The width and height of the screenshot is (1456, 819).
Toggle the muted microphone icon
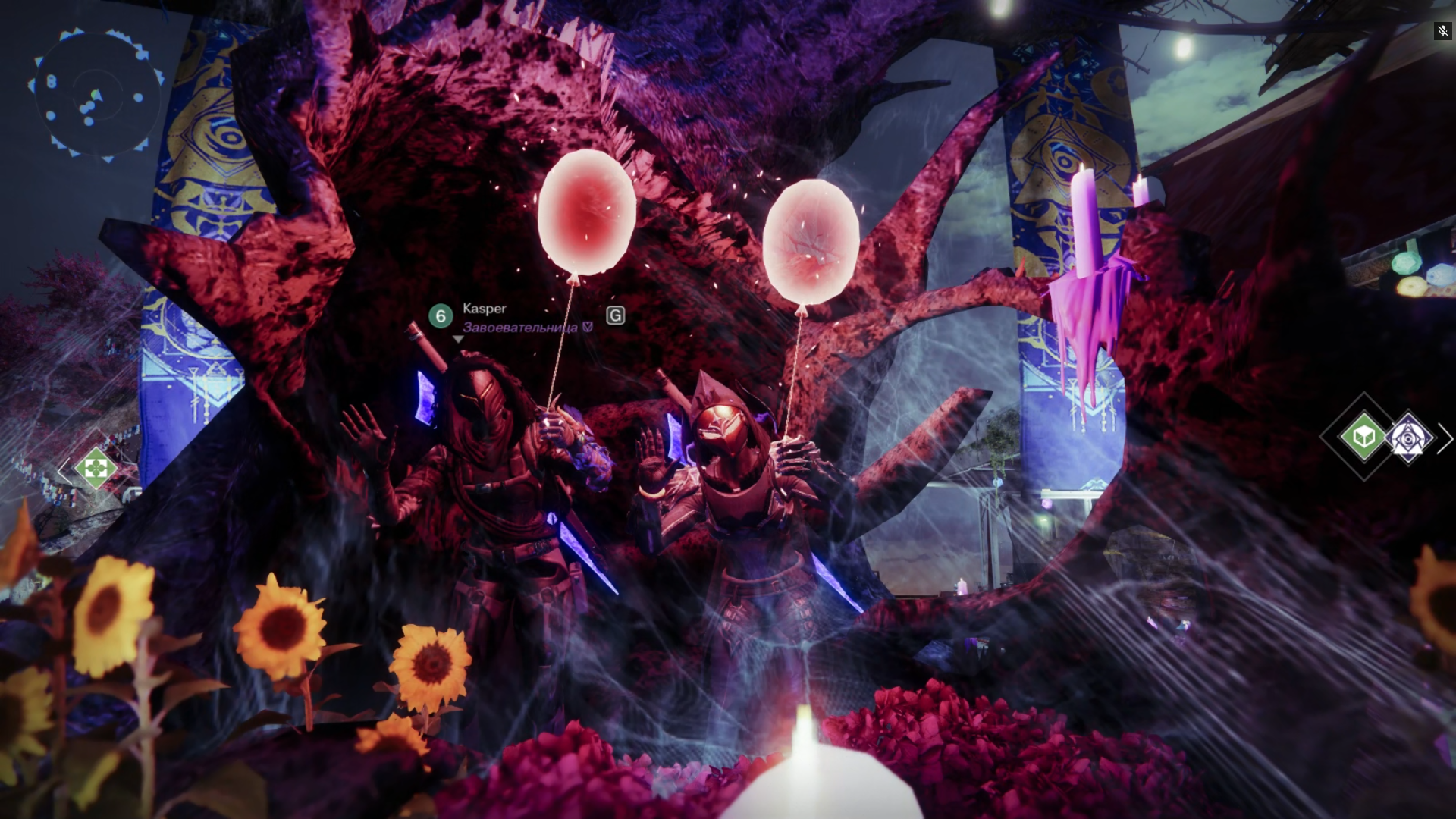[x=1442, y=31]
